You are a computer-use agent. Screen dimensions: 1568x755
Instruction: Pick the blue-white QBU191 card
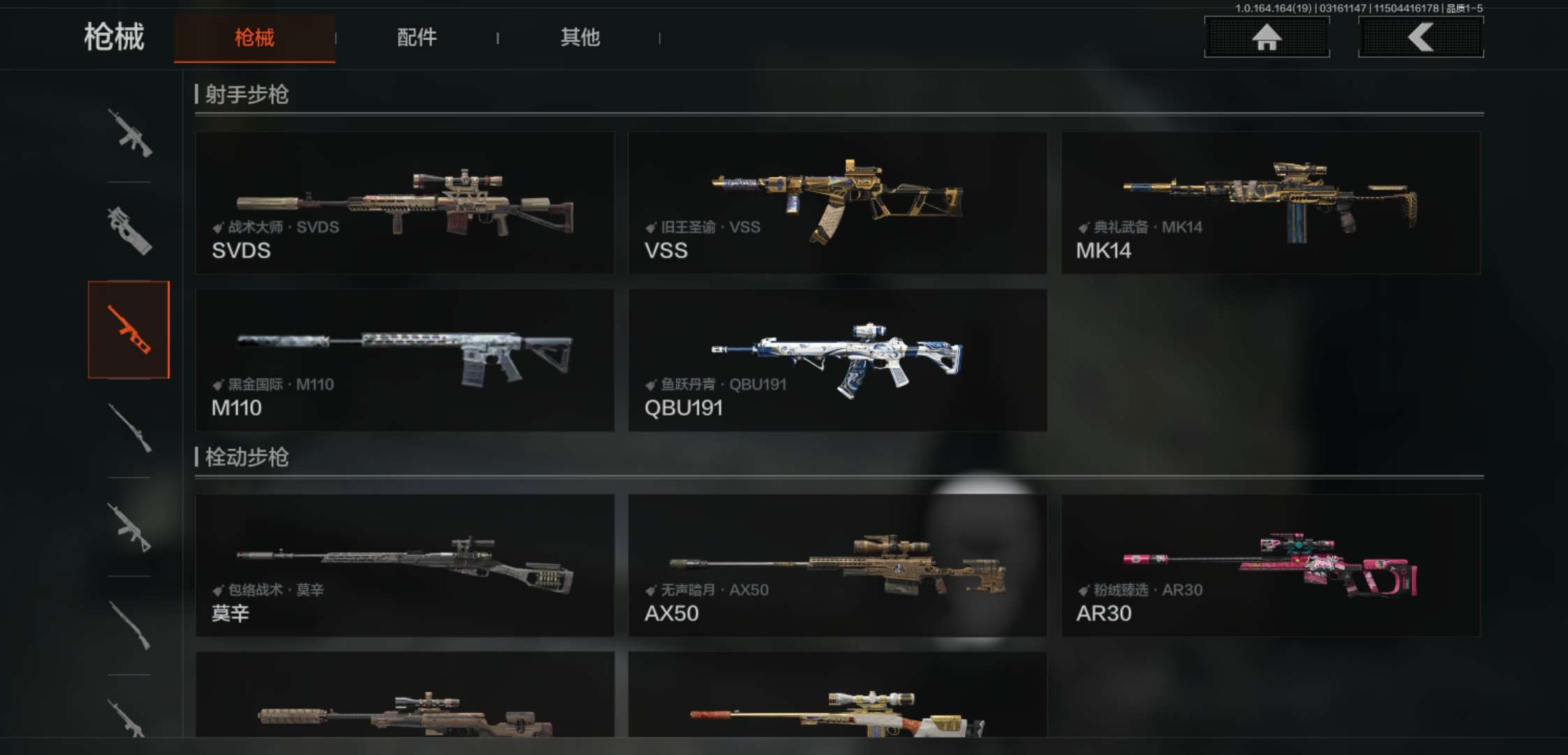[837, 360]
